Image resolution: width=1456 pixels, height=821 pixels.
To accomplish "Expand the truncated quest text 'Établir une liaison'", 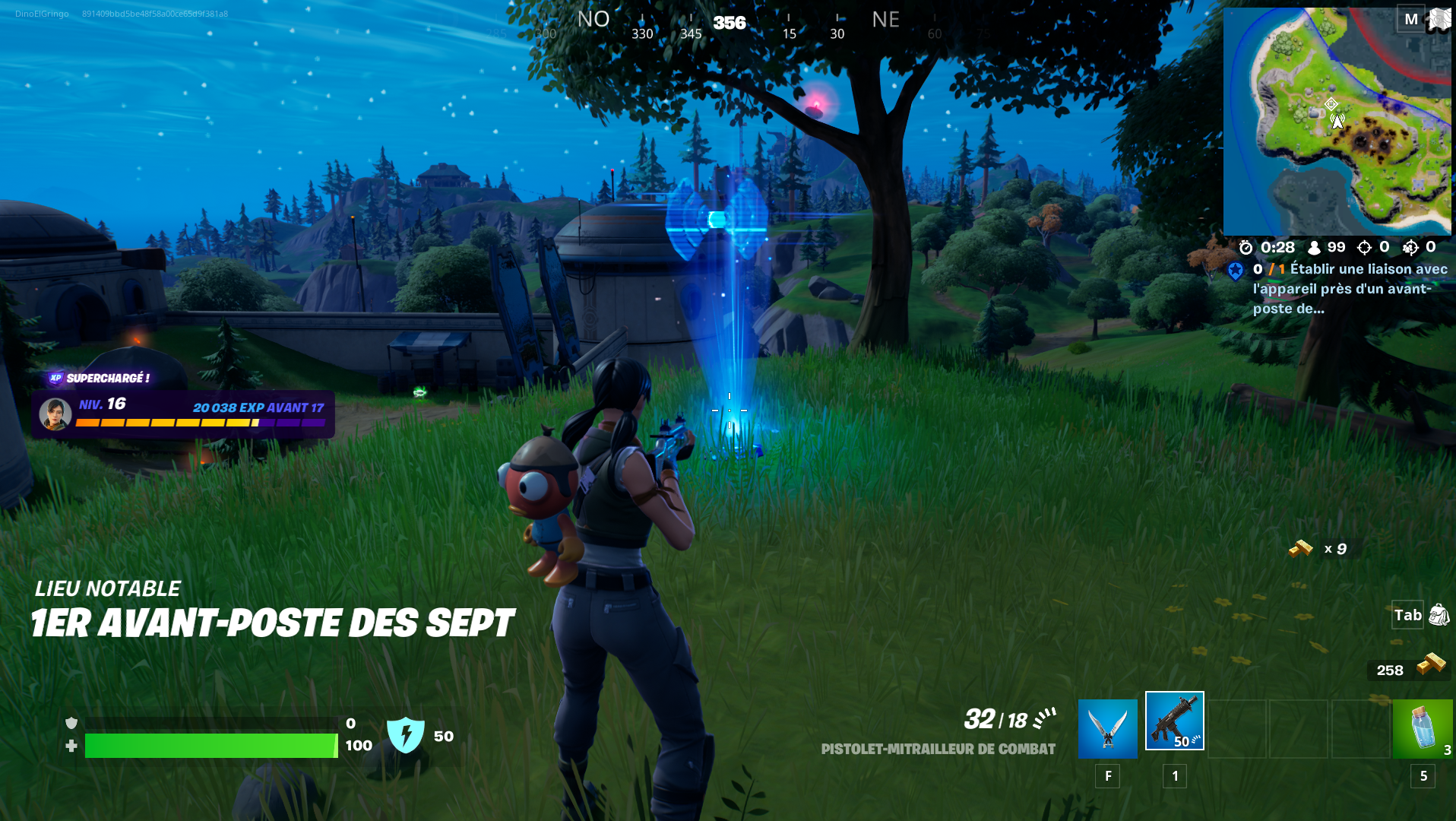I will [1353, 289].
